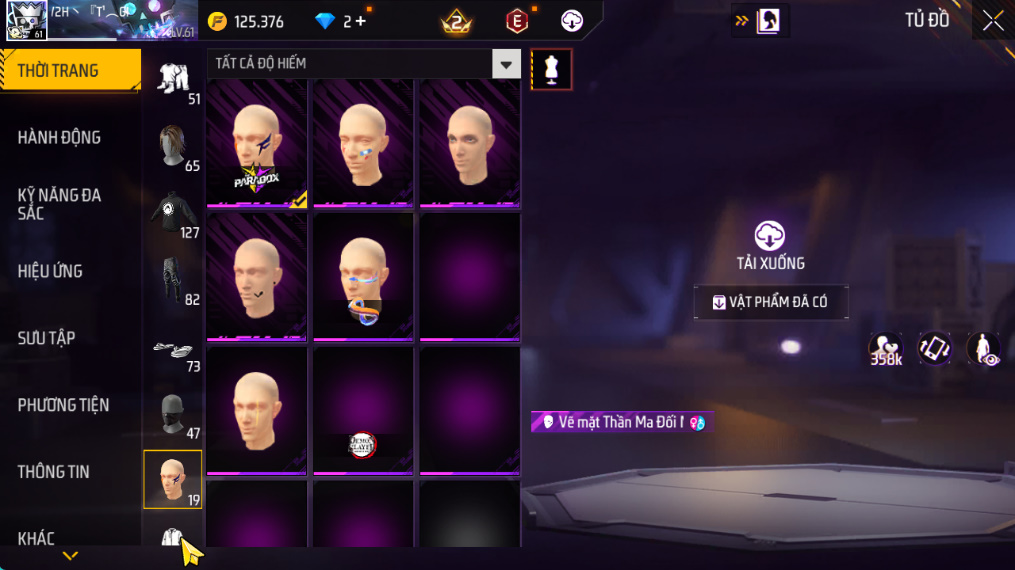
Task: Click the TẢI XUỐNG download button
Action: [769, 246]
